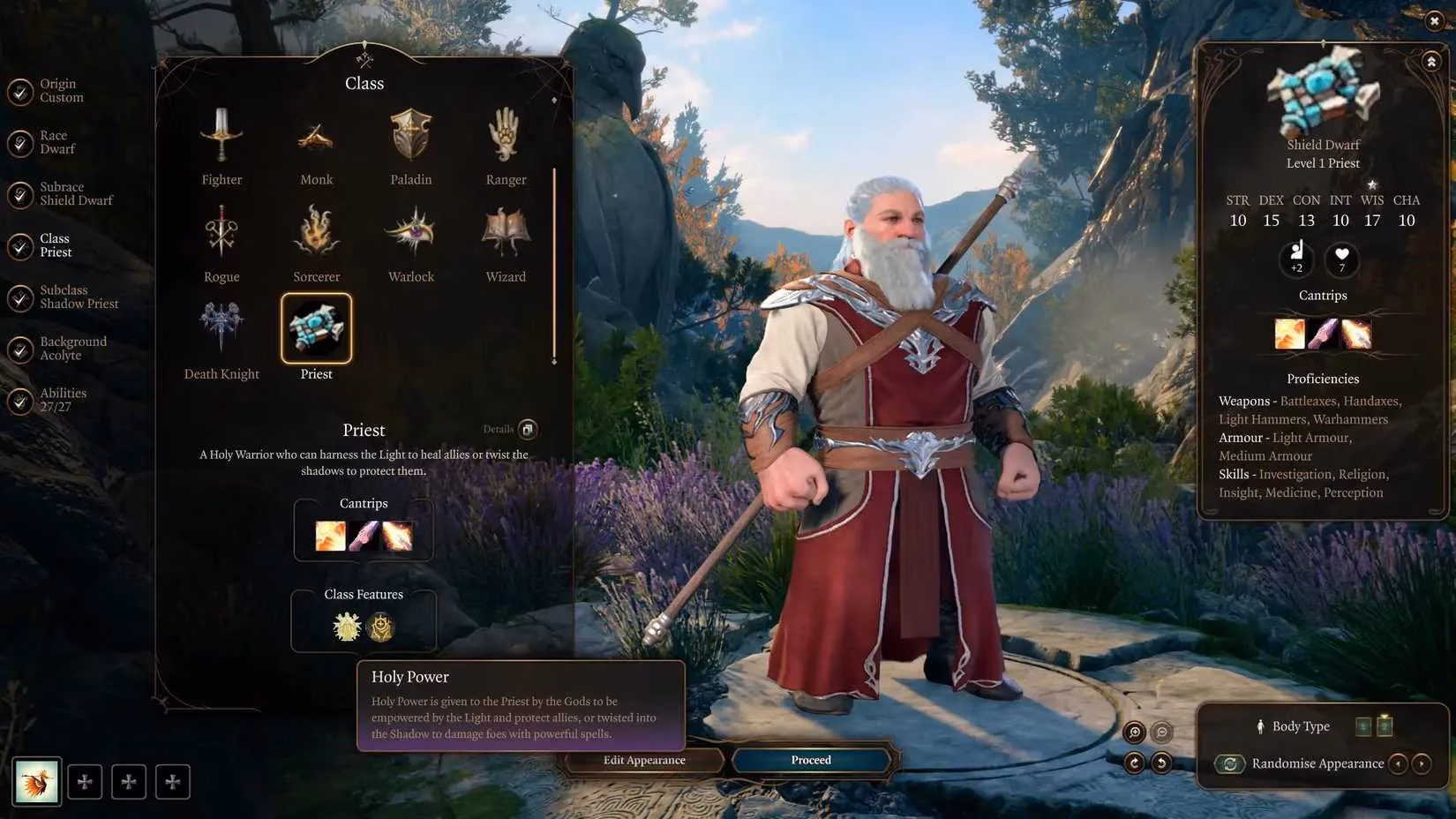
Task: Close the character creation screen
Action: (1434, 21)
